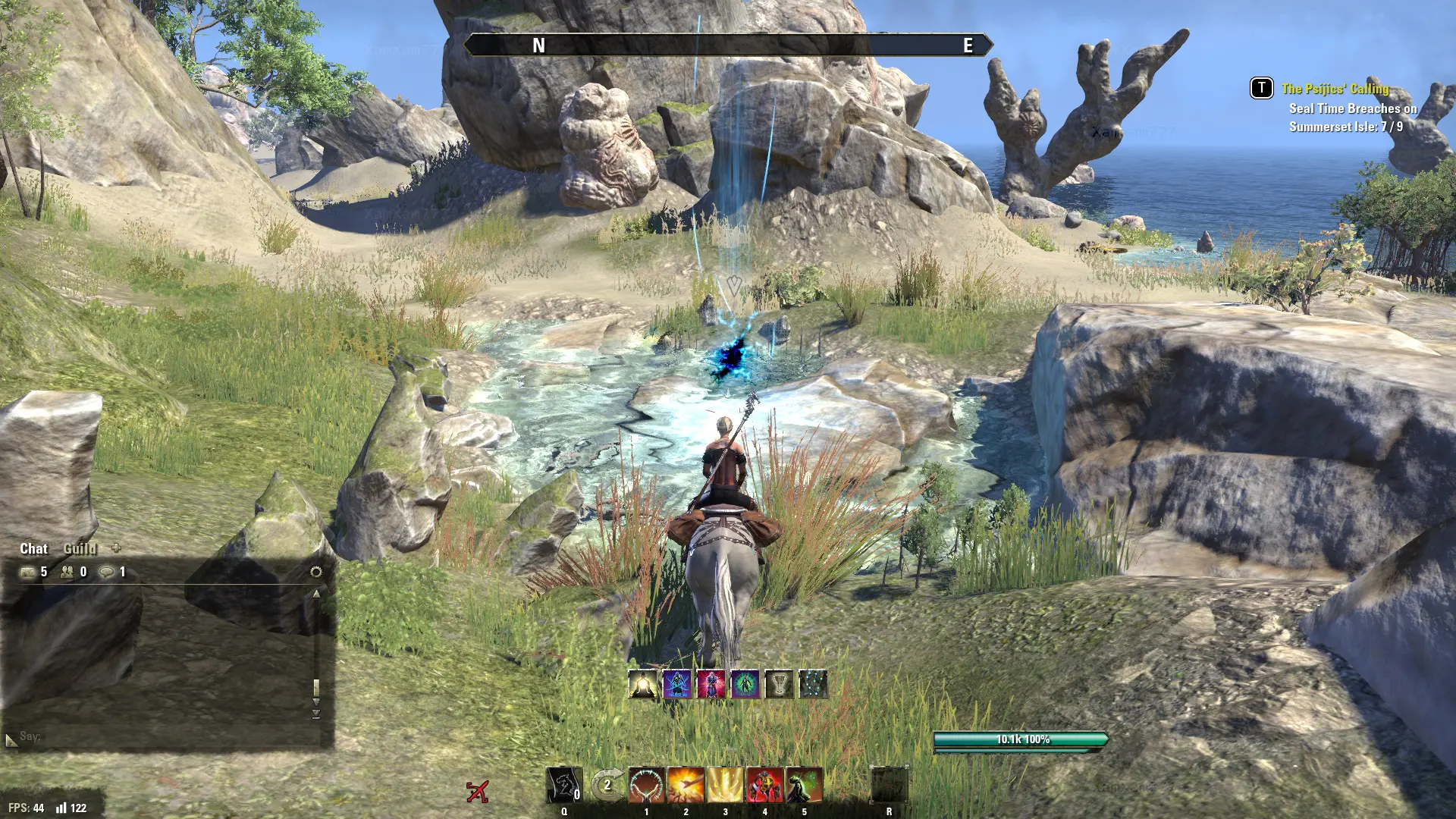Open mail from the envelope icon
This screenshot has height=819, width=1456.
tap(28, 573)
